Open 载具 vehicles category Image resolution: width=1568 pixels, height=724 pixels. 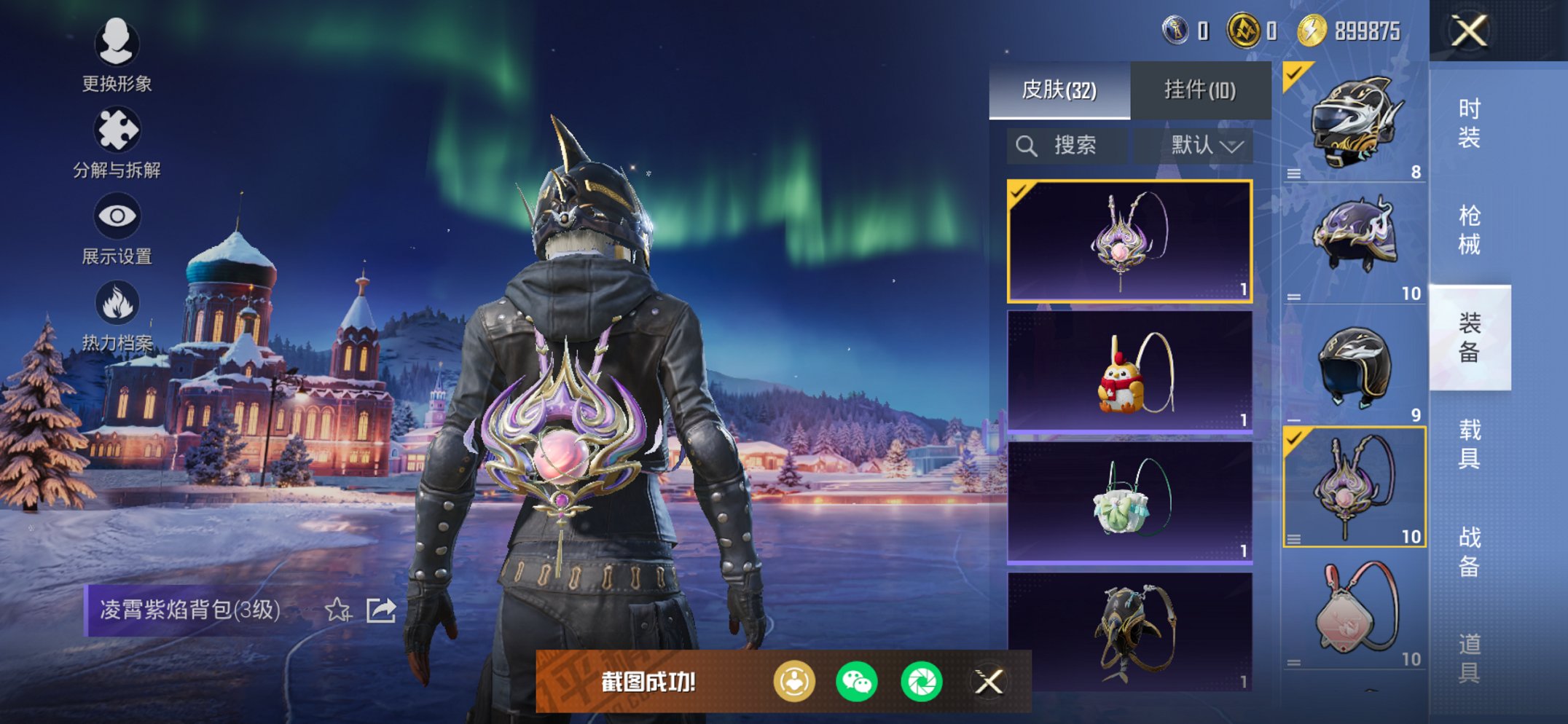click(1469, 444)
